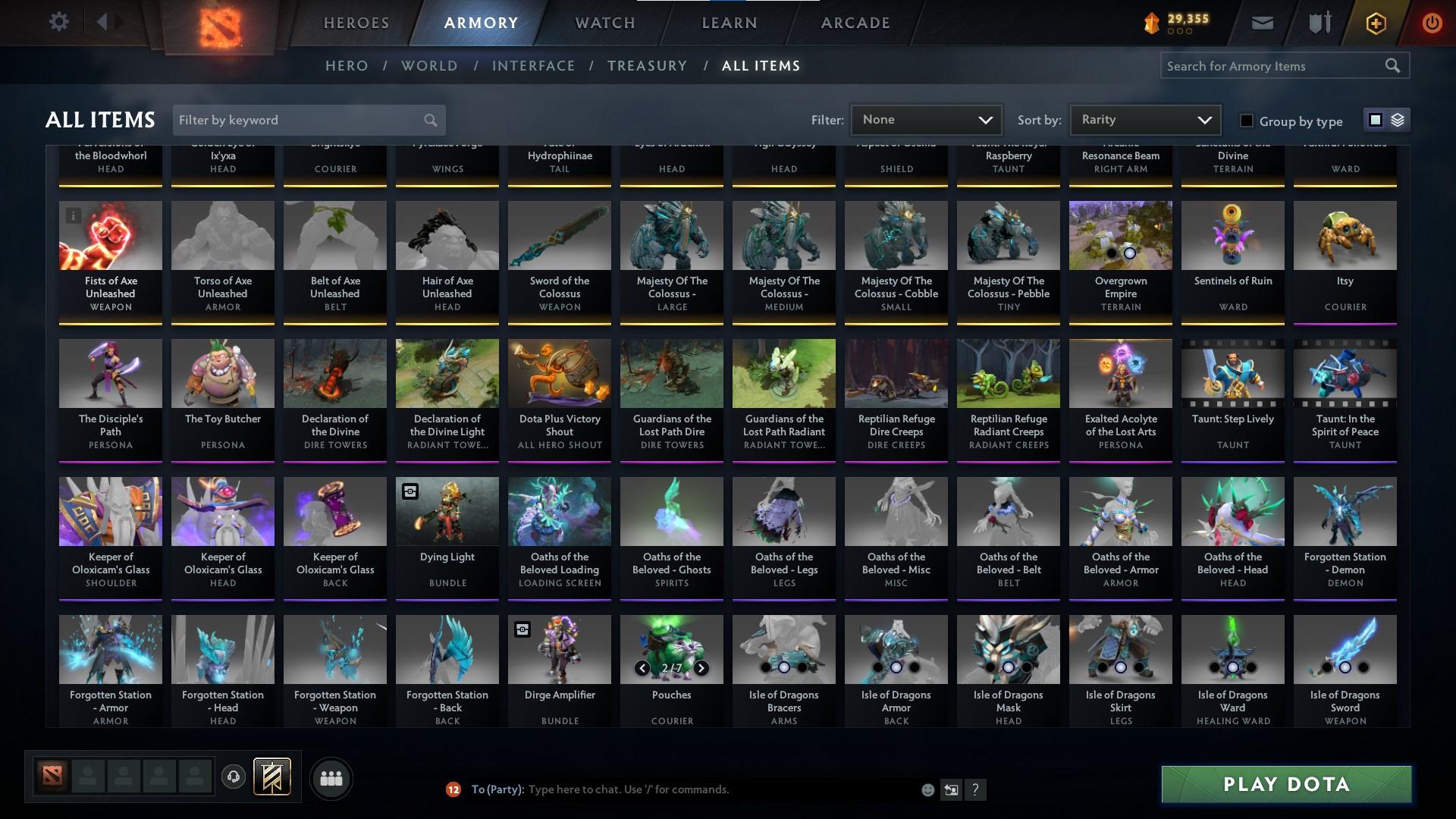Switch to the WATCH tab
This screenshot has height=819, width=1456.
tap(603, 23)
